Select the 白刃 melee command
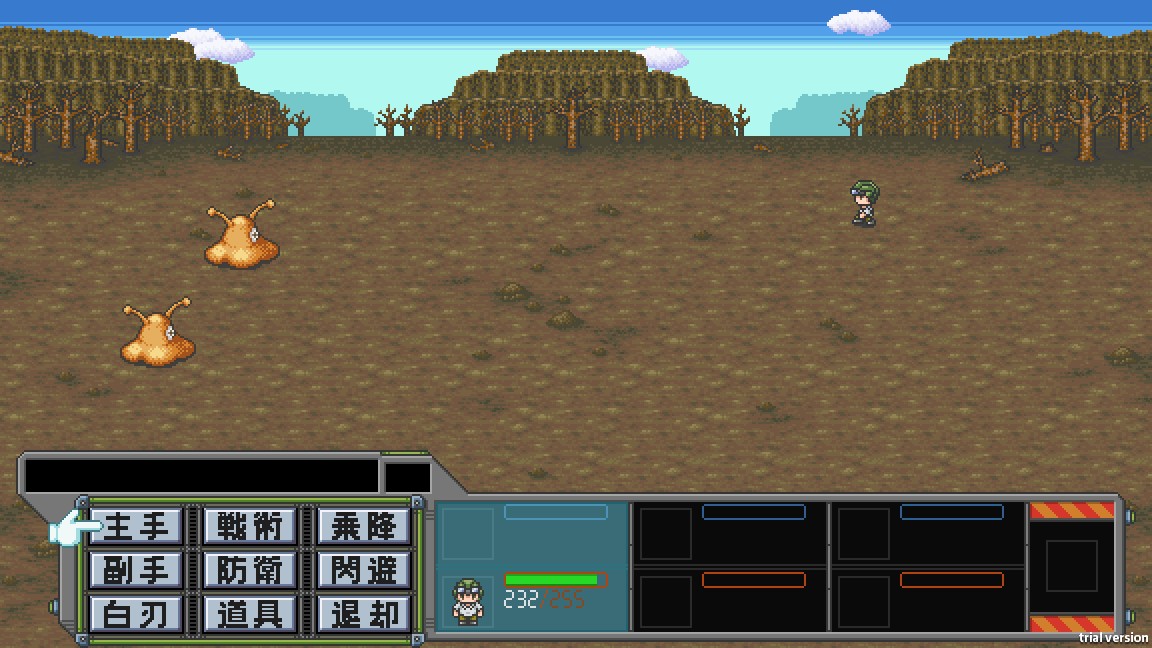The image size is (1152, 648). pos(137,613)
